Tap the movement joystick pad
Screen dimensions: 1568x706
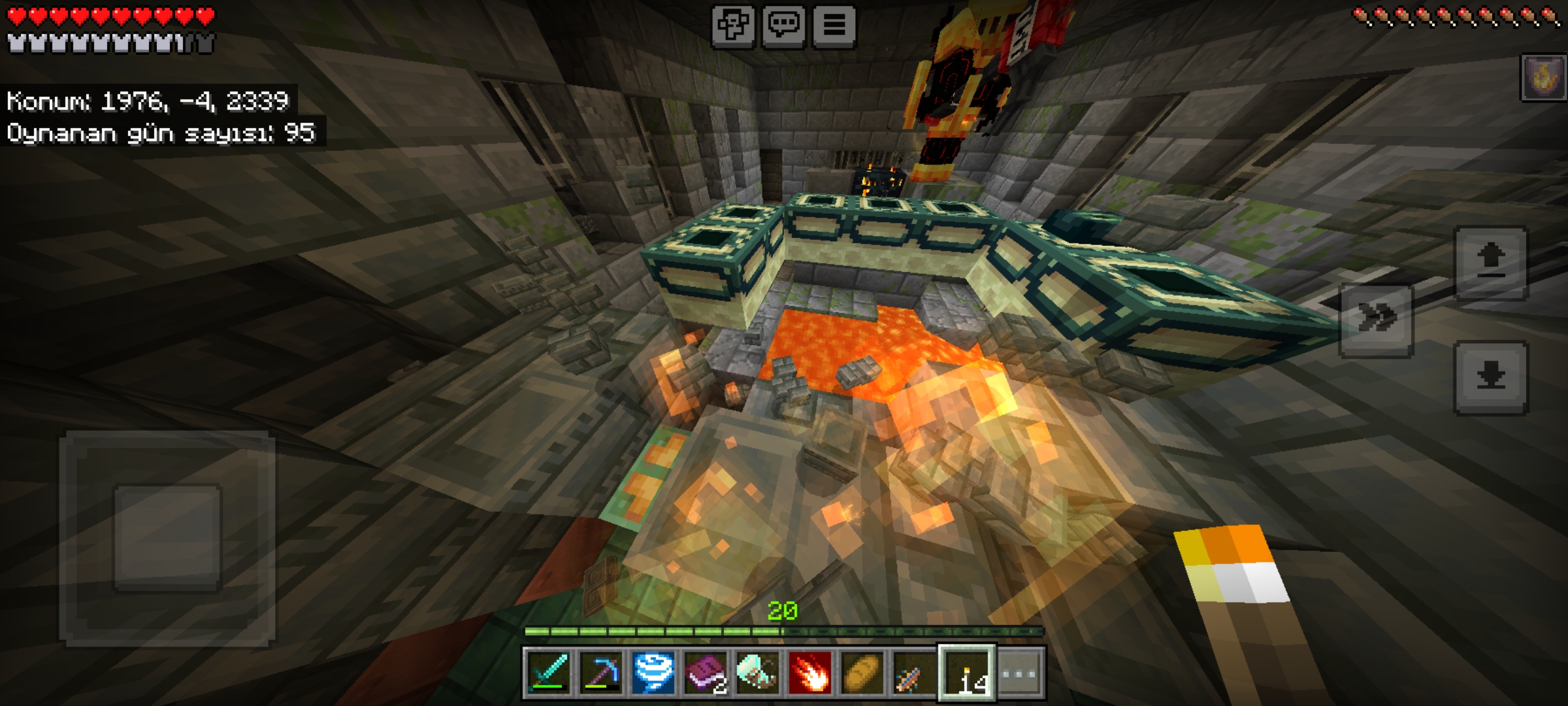tap(168, 538)
